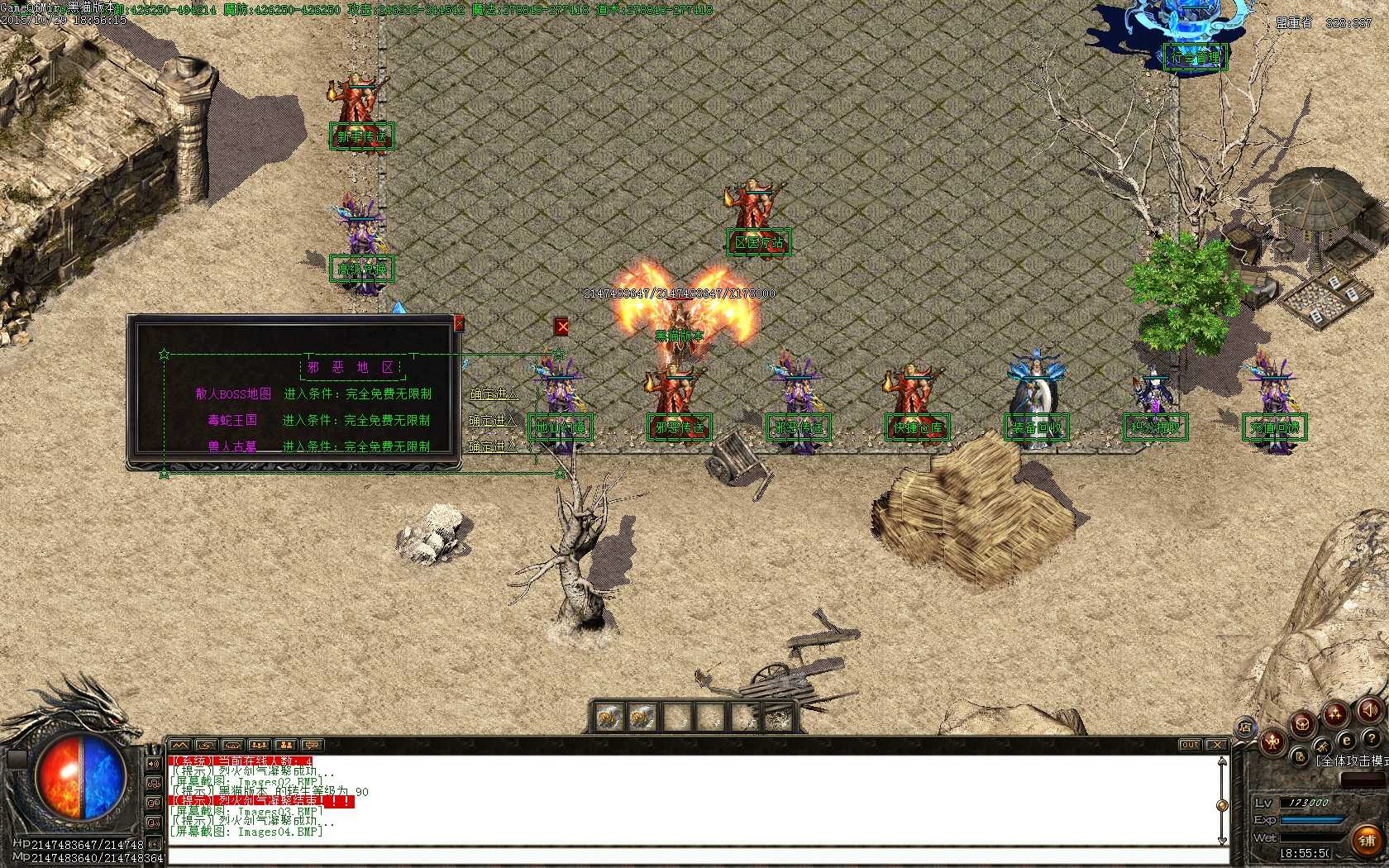Open the party members icon in the chat toolbar
The height and width of the screenshot is (868, 1389).
pyautogui.click(x=259, y=746)
